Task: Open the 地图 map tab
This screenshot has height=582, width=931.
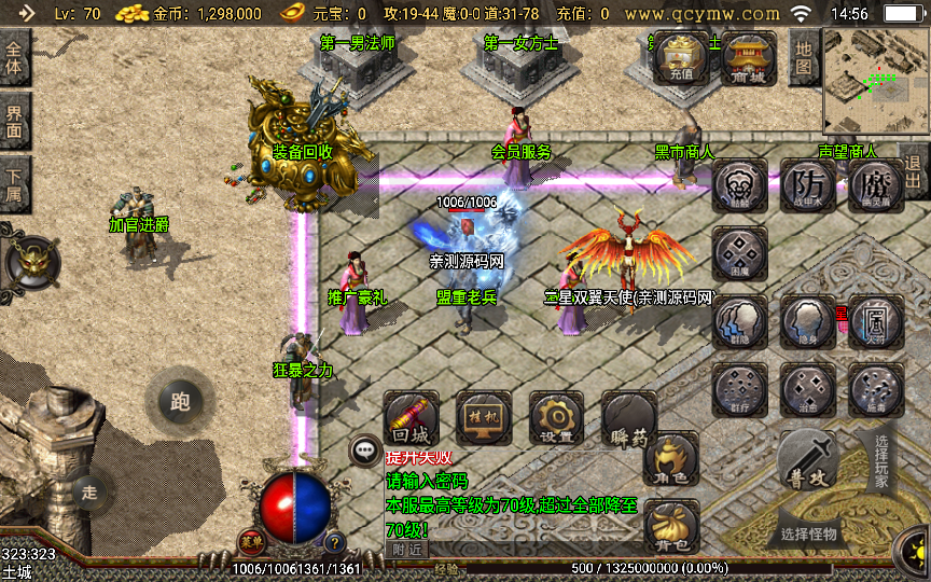Action: coord(803,58)
